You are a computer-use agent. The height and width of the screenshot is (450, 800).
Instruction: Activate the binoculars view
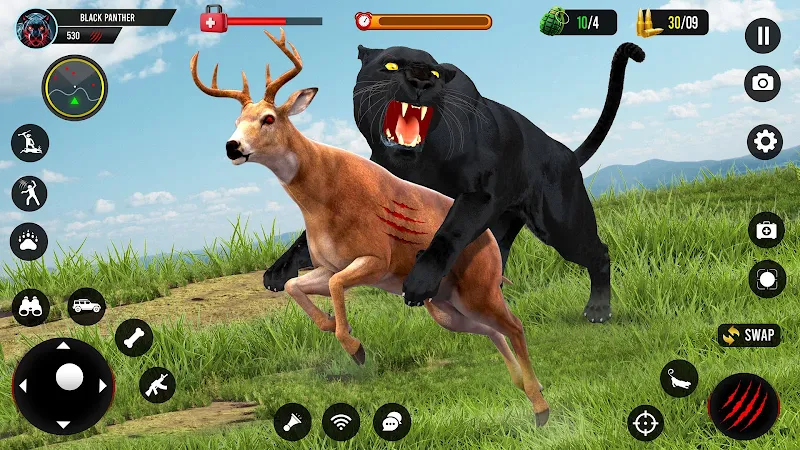pos(30,307)
